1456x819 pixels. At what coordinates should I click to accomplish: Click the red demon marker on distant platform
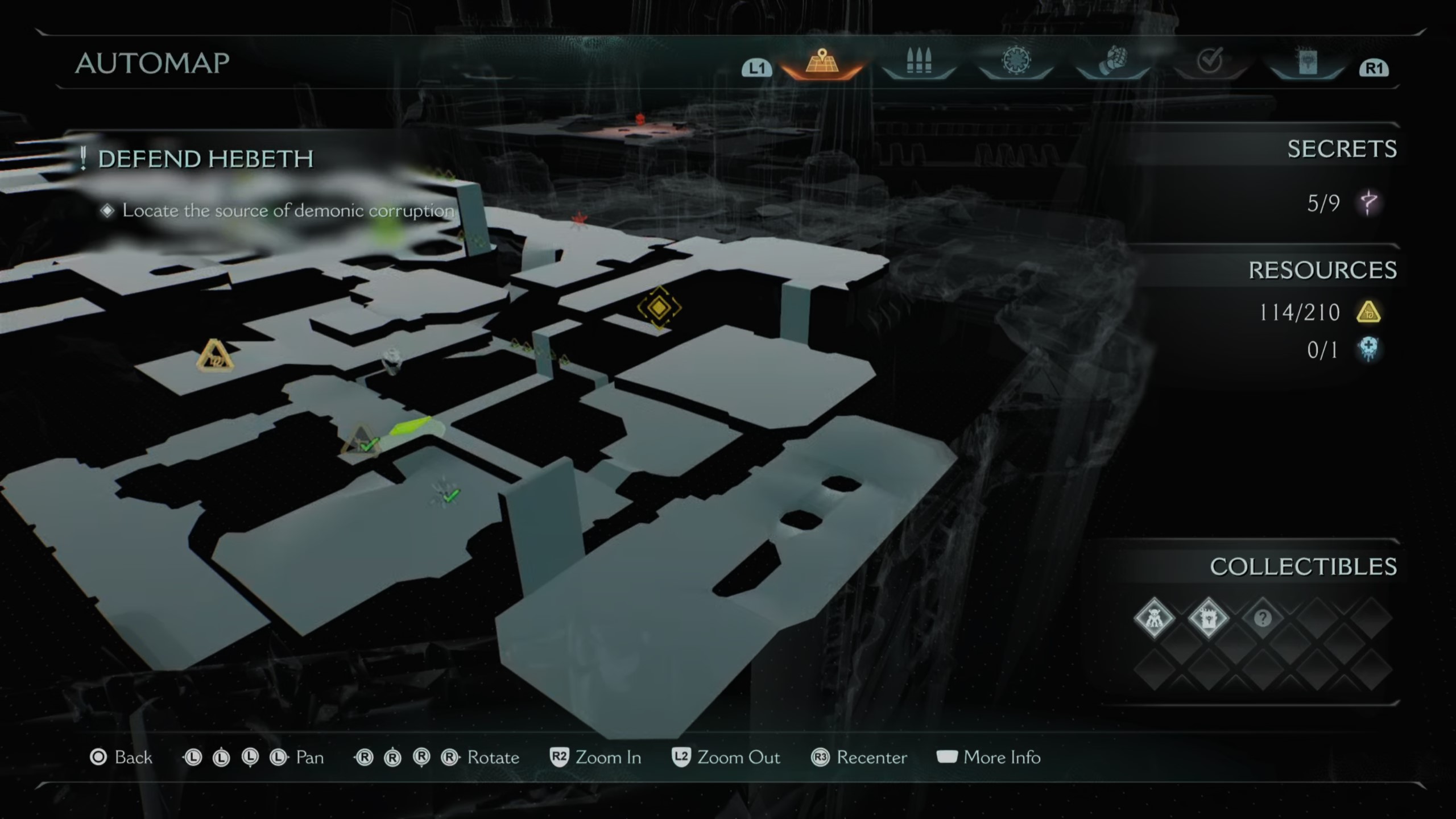pyautogui.click(x=640, y=118)
